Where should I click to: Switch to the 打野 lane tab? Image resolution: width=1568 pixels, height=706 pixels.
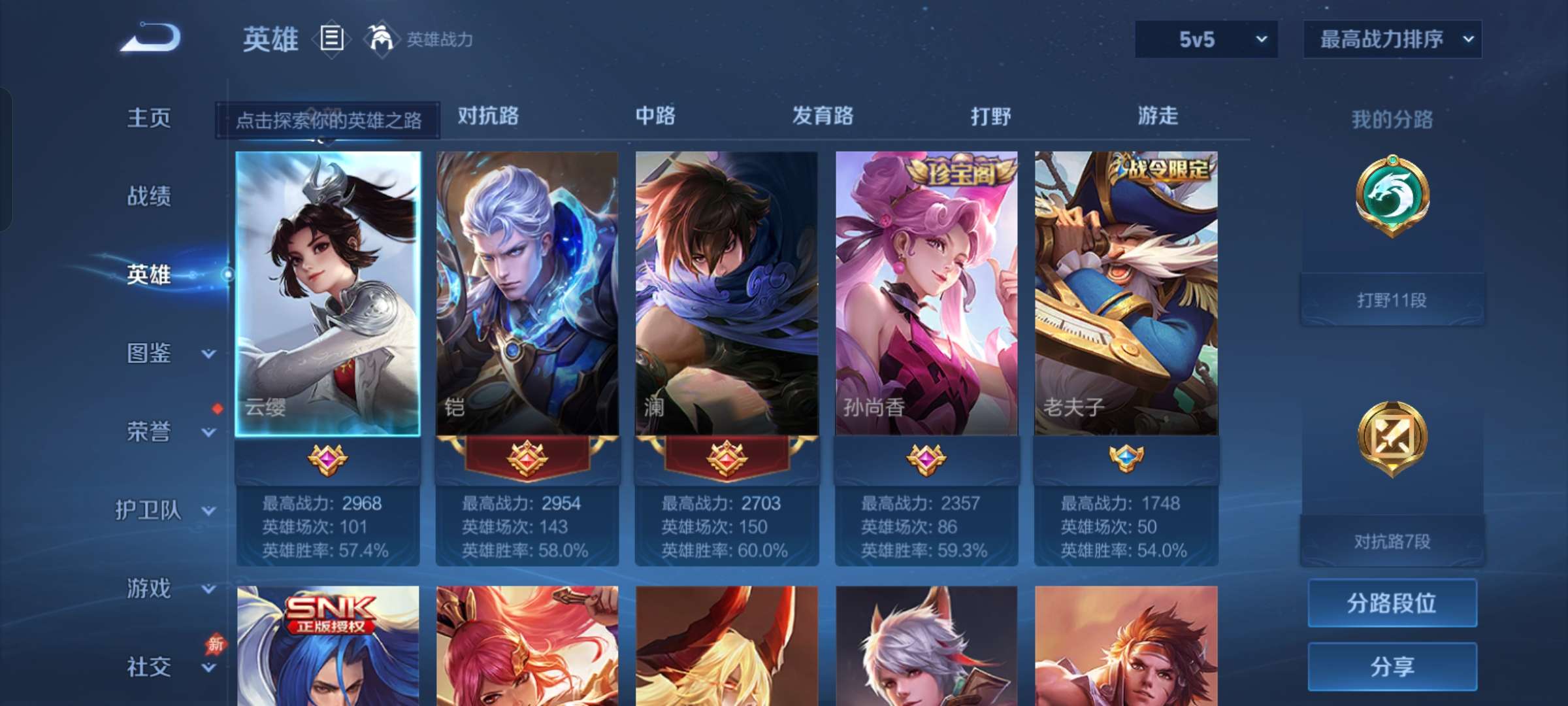(x=988, y=116)
